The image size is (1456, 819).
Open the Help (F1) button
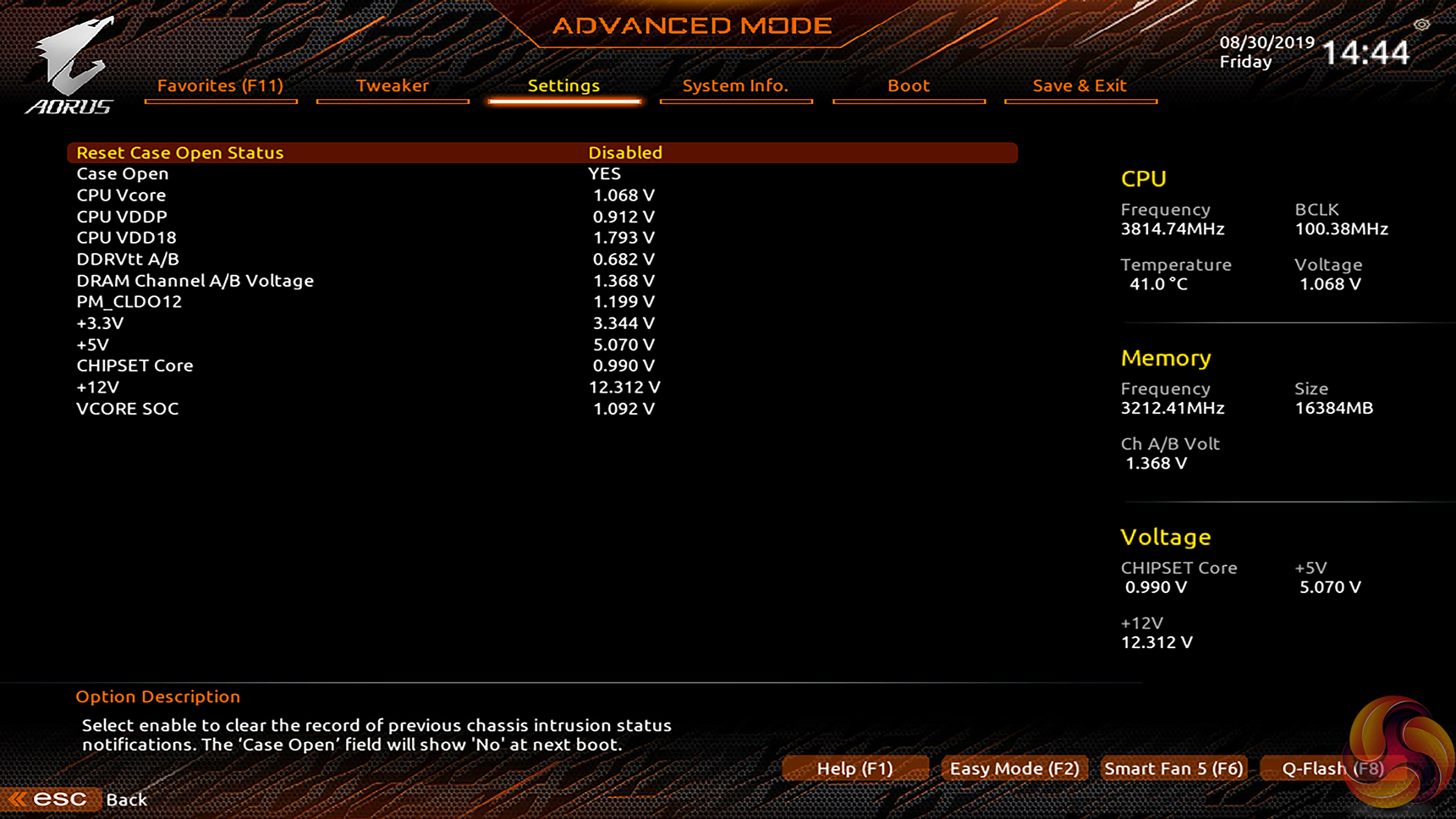click(x=854, y=768)
